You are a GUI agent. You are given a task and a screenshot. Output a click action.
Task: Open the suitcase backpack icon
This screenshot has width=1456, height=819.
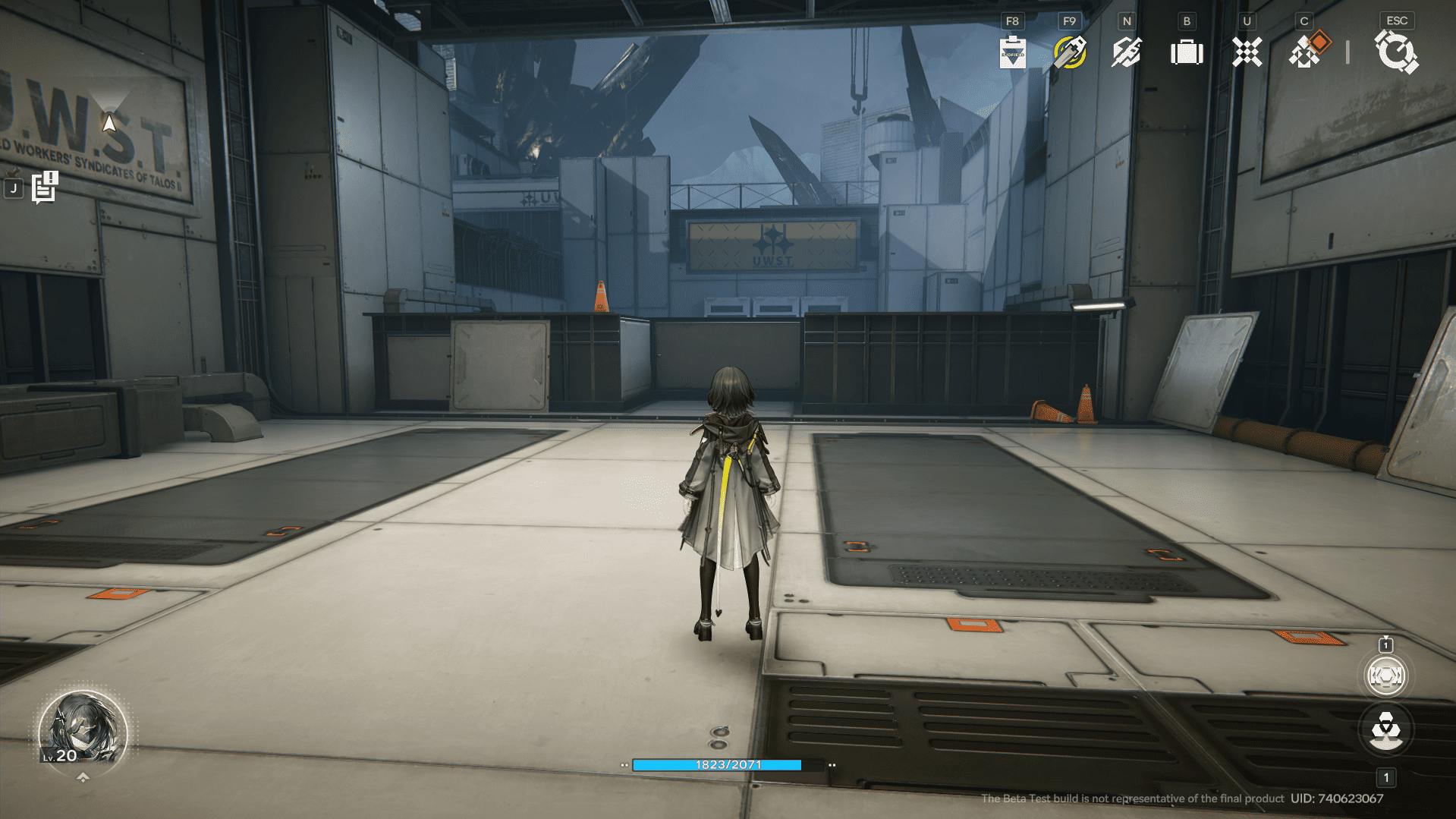[1187, 52]
